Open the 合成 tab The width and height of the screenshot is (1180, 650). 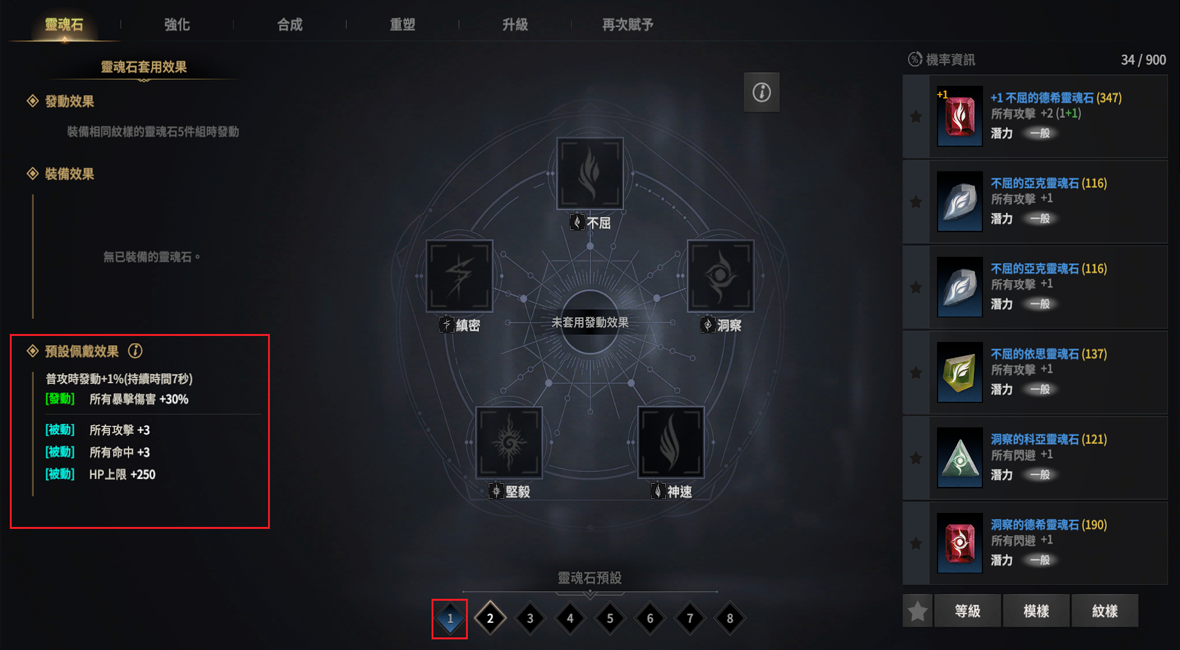point(290,24)
